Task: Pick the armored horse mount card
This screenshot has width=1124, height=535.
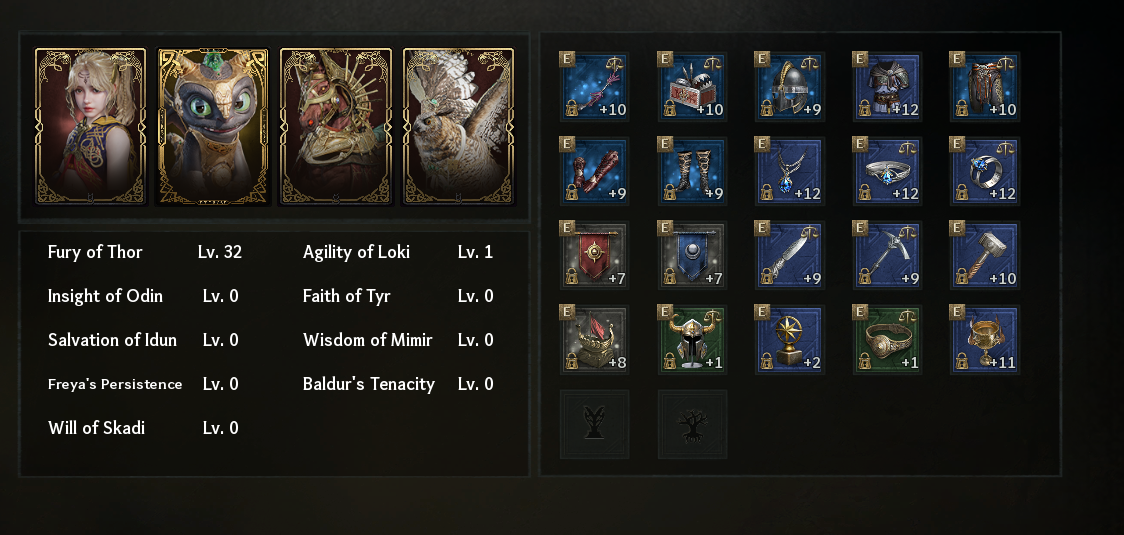Action: tap(335, 125)
